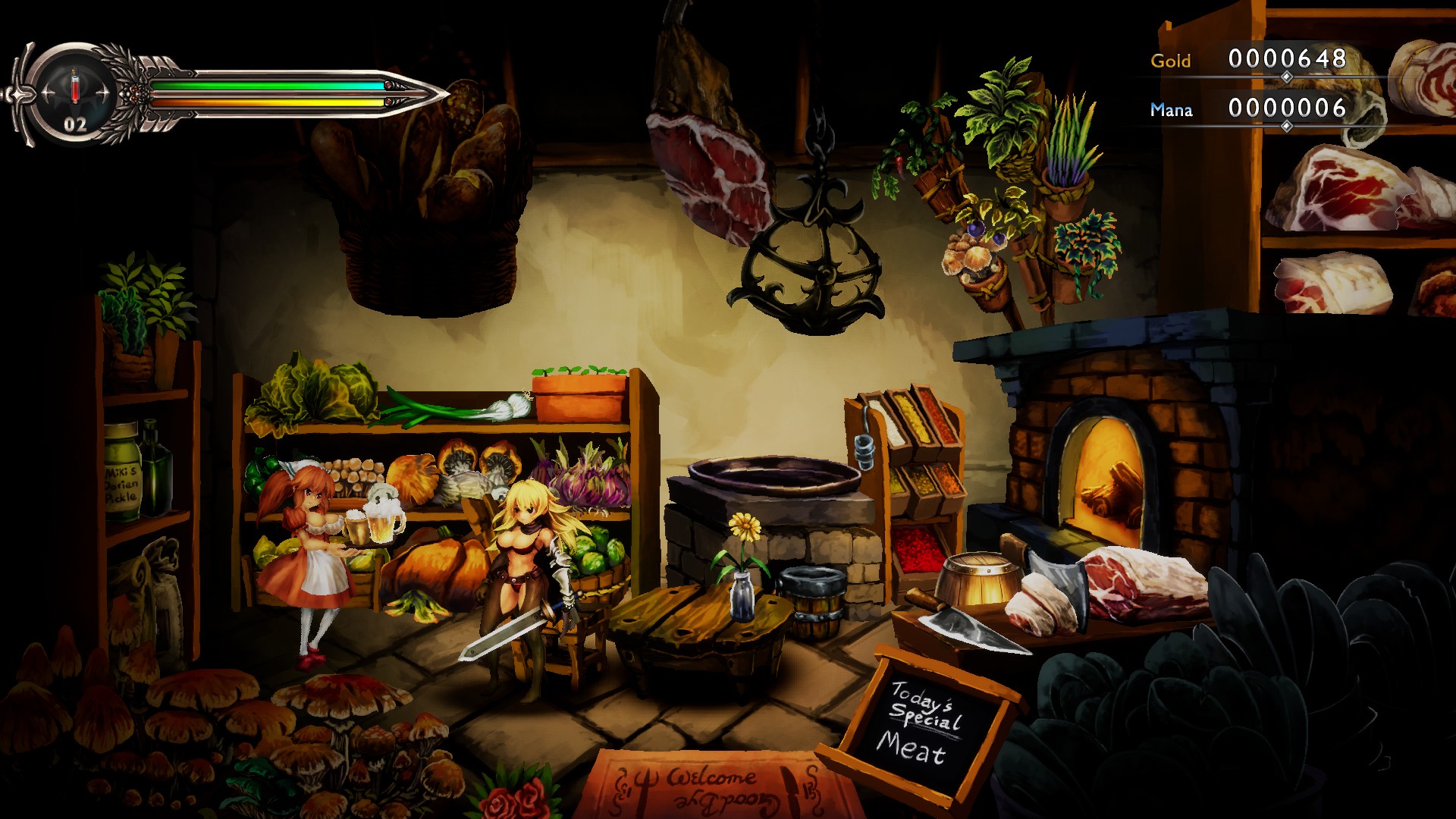Select the Today's Special Meat chalkboard
The image size is (1456, 819).
925,720
